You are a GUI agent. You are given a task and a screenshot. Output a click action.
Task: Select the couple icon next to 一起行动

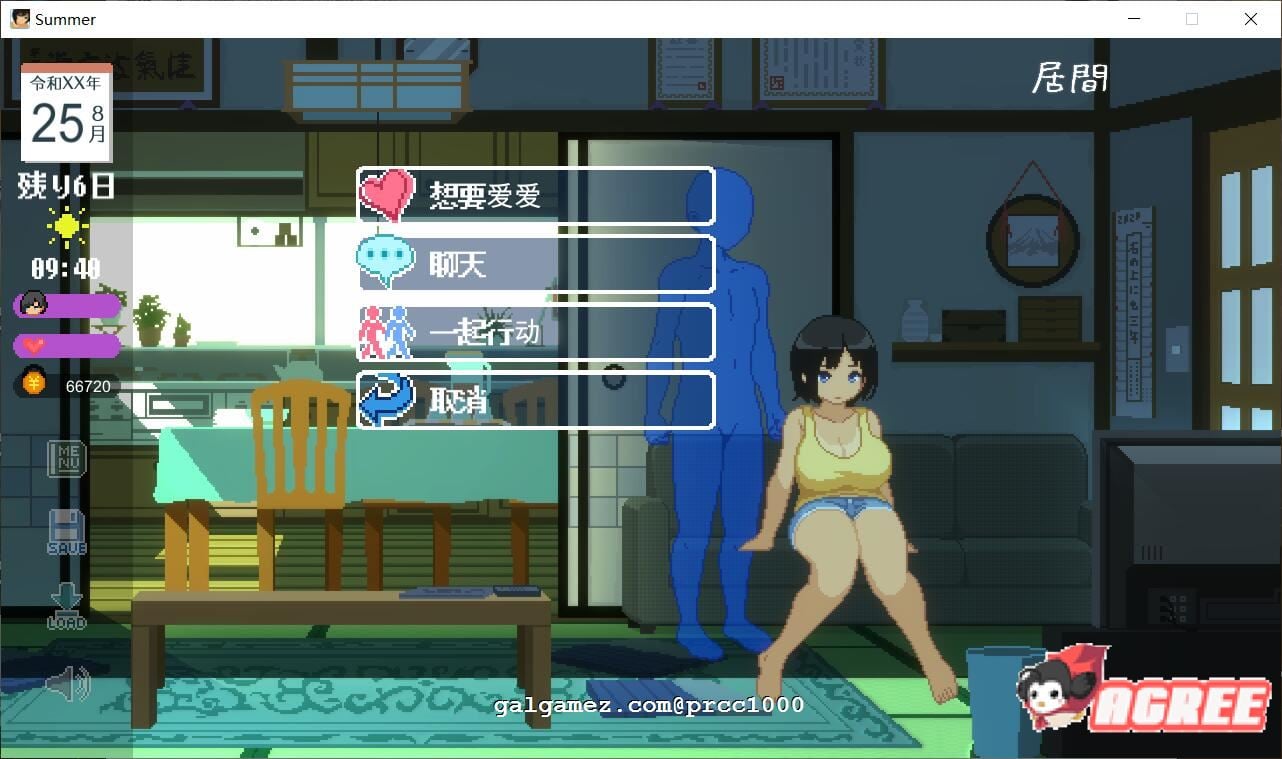tap(385, 331)
